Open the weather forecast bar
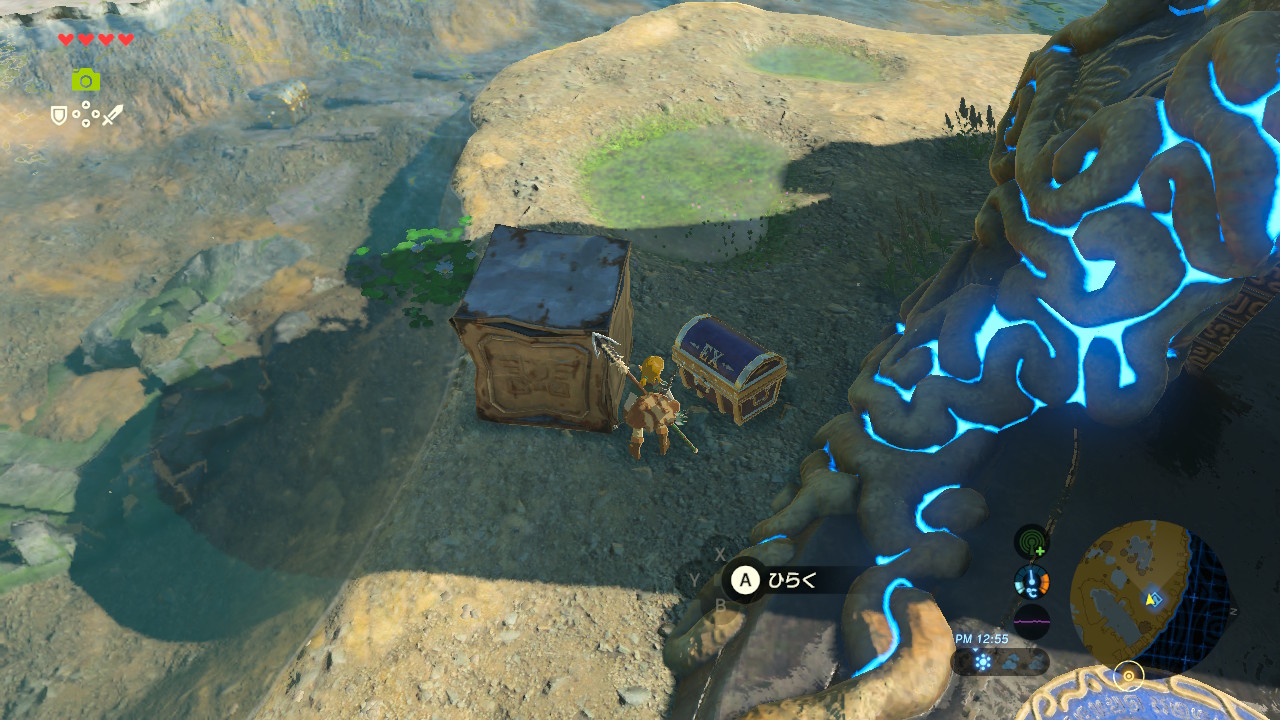 (1000, 662)
